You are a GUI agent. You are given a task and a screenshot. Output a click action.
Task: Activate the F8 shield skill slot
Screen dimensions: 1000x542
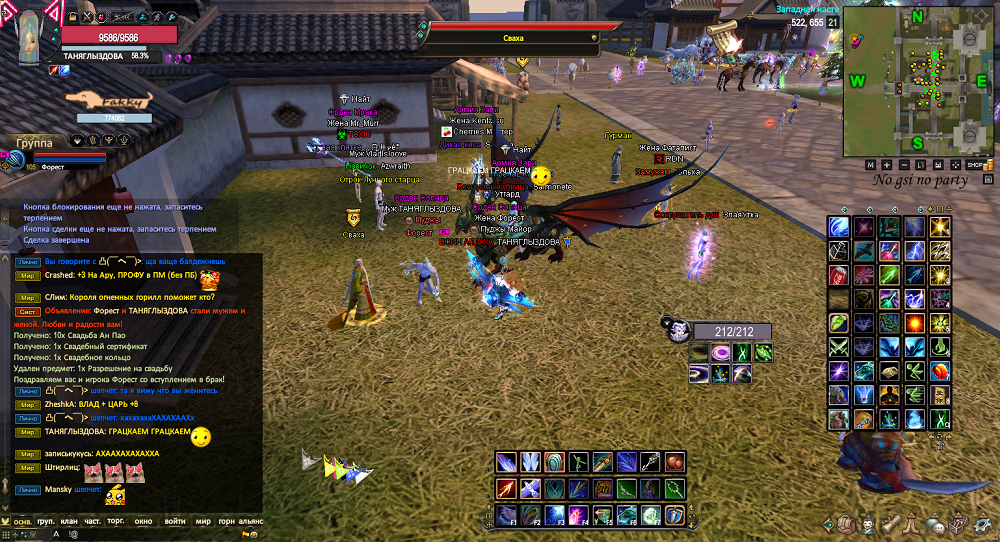click(x=675, y=514)
